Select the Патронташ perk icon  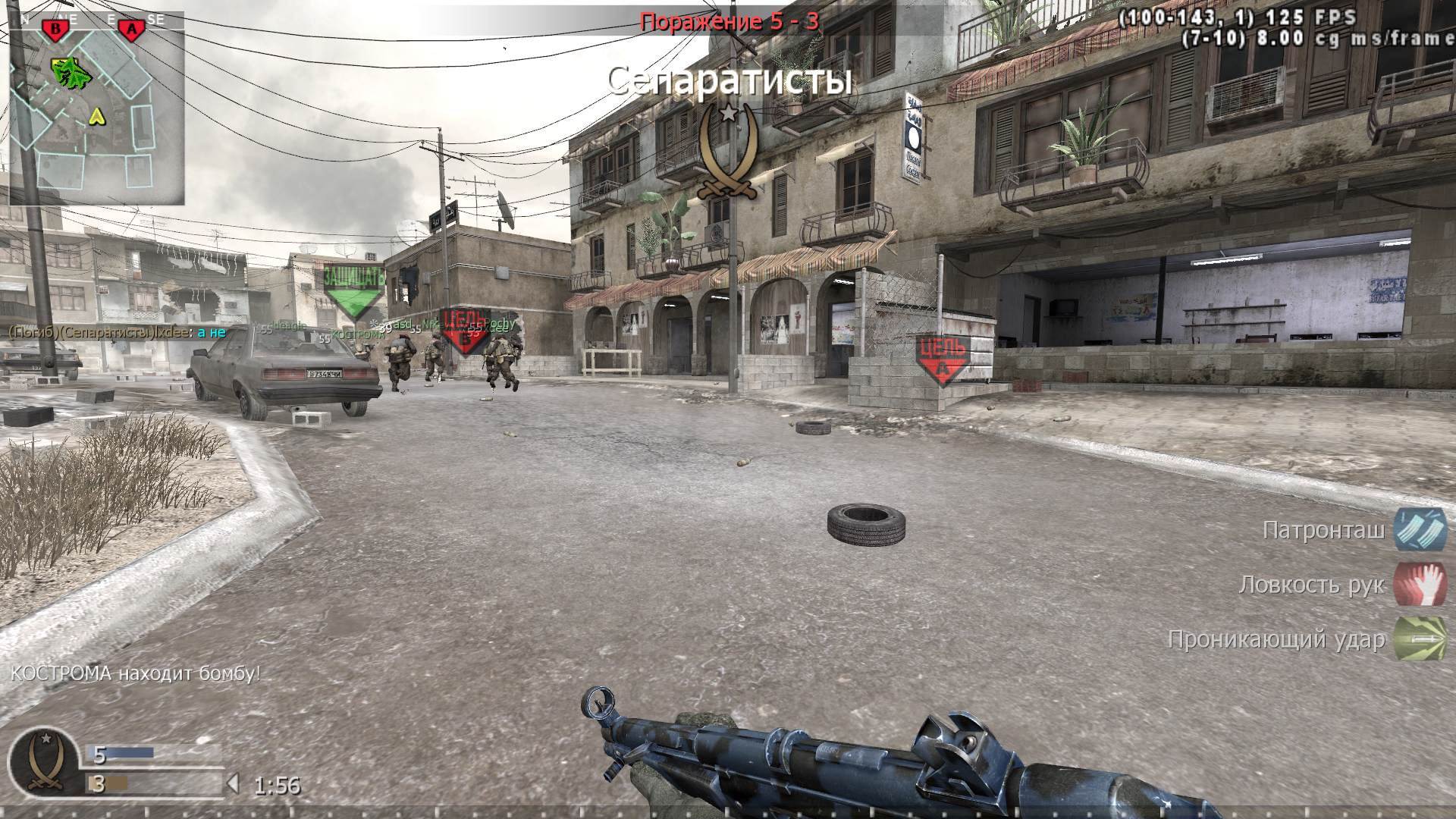(x=1420, y=529)
